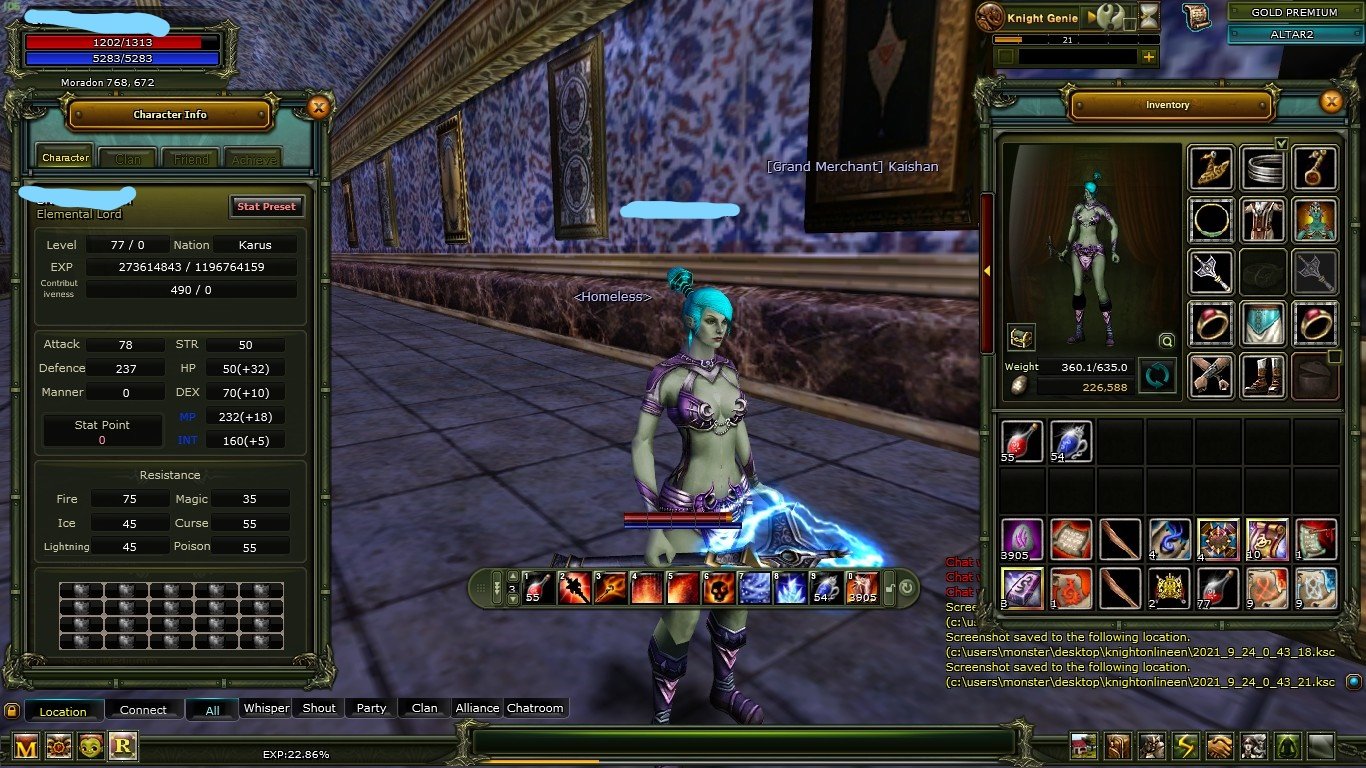Viewport: 1366px width, 768px height.
Task: Click the equipped silver bracelet slot
Action: tap(1264, 168)
